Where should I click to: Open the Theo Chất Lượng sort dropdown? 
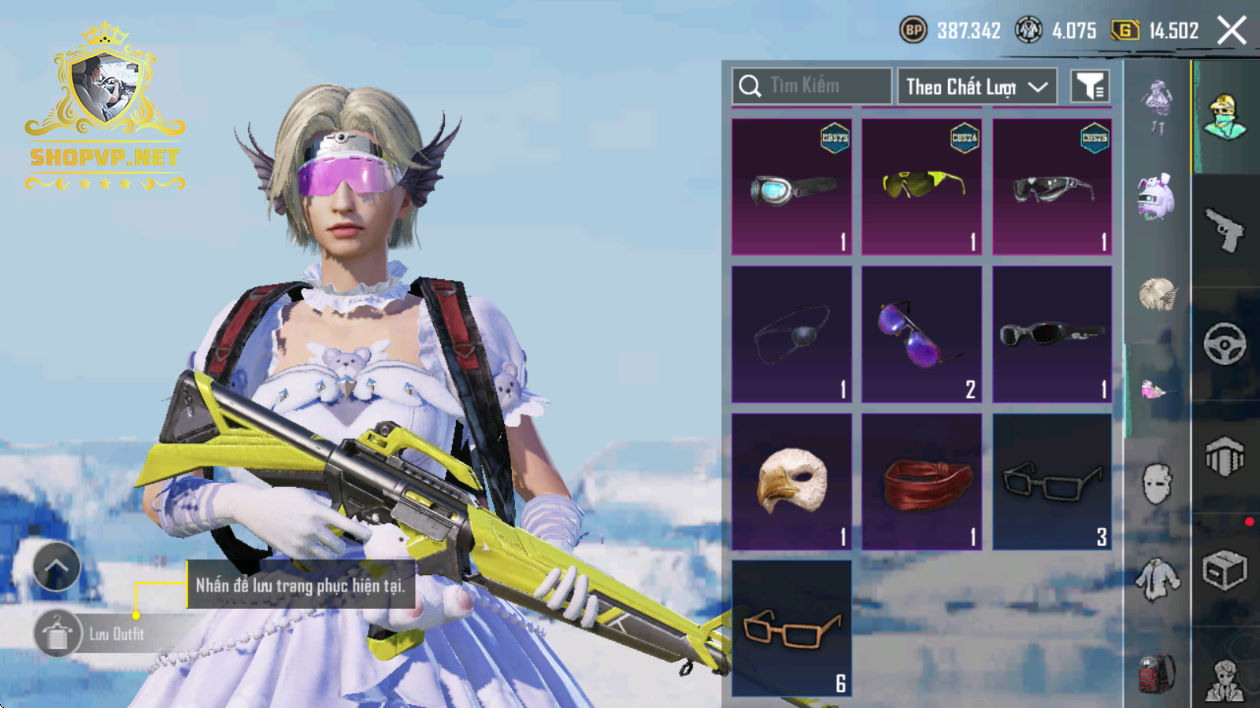(x=977, y=87)
